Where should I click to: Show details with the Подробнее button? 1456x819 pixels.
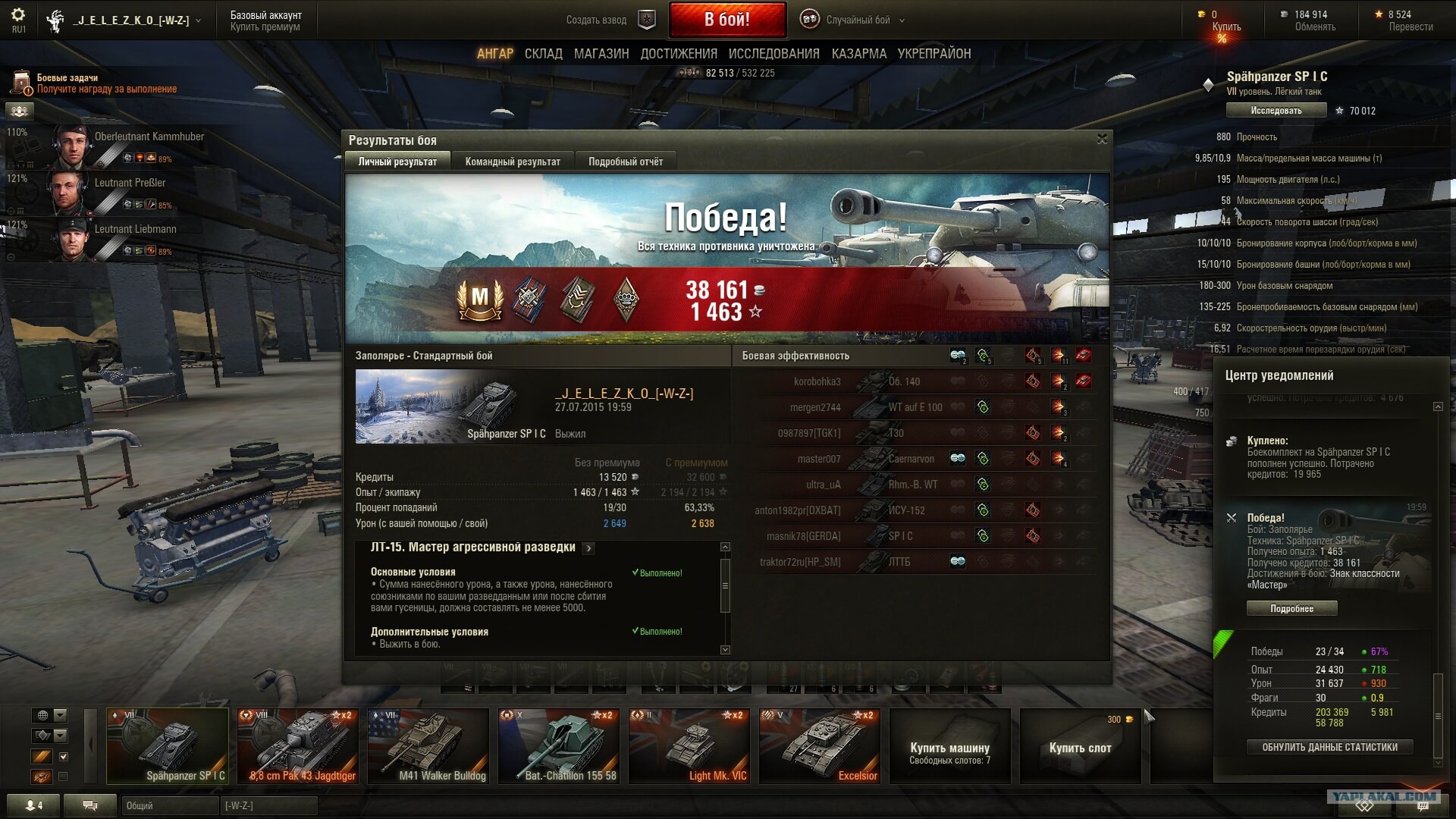point(1291,608)
